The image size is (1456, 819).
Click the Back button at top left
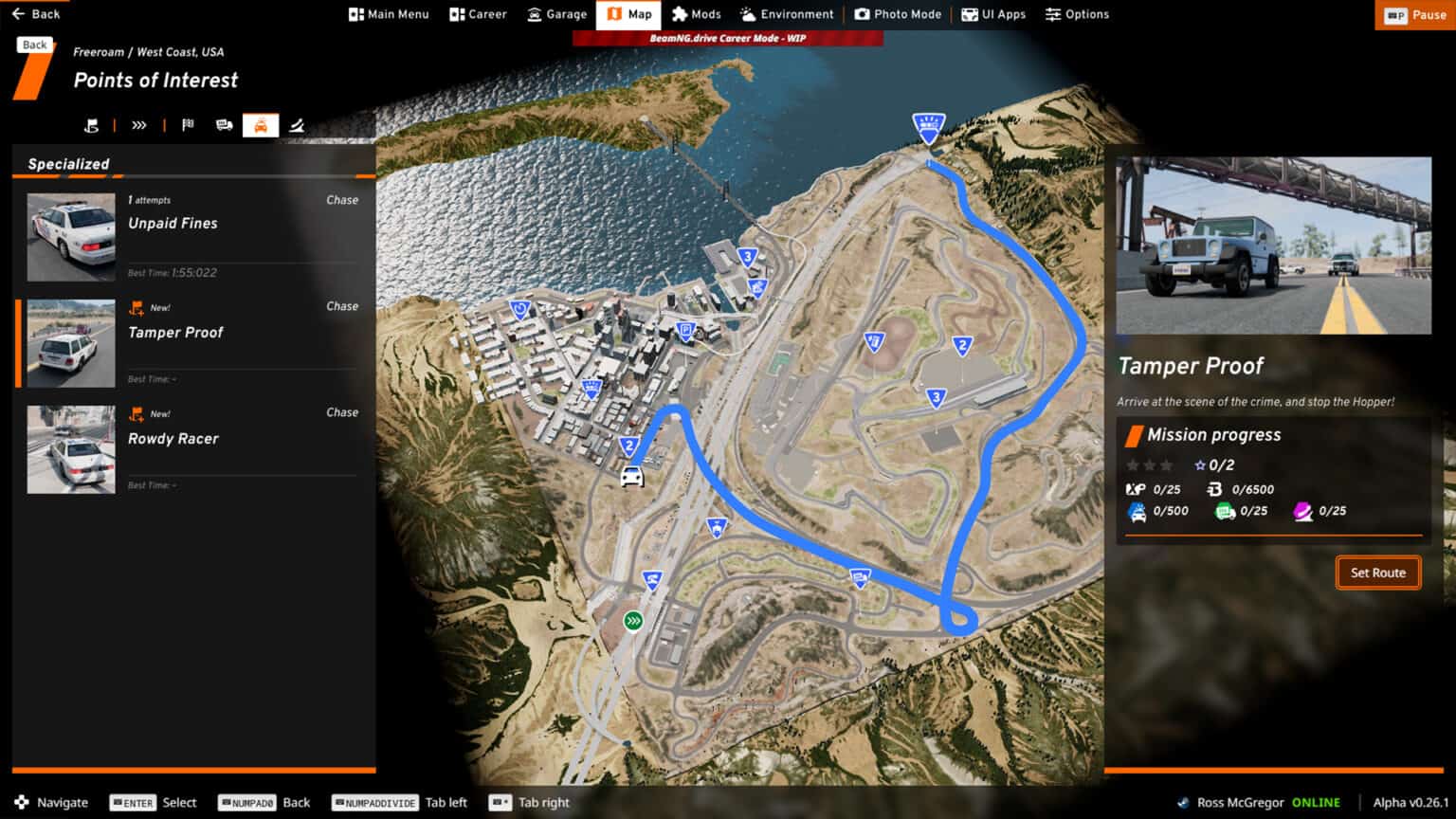click(36, 13)
